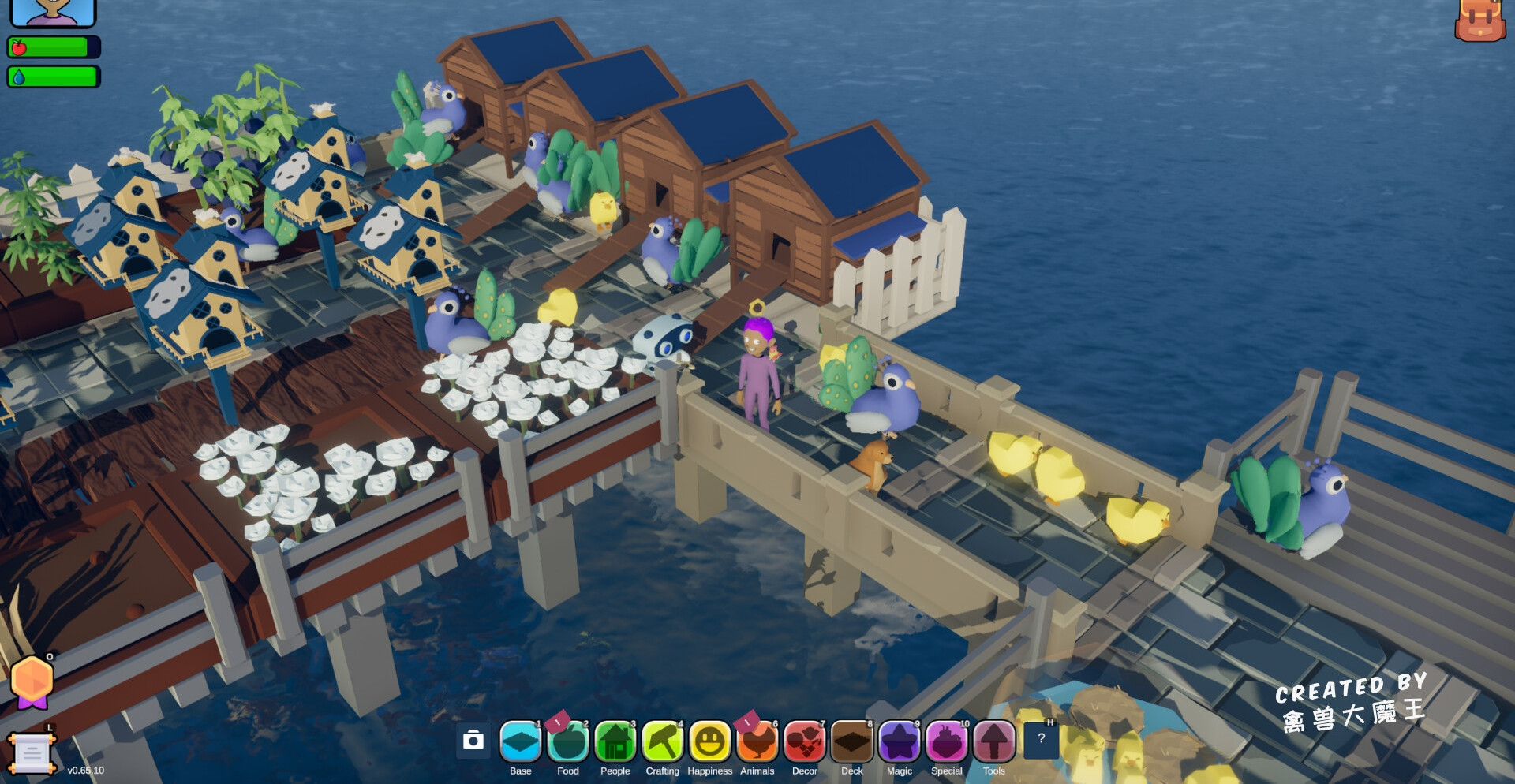
Task: Select the Decor category
Action: [805, 742]
